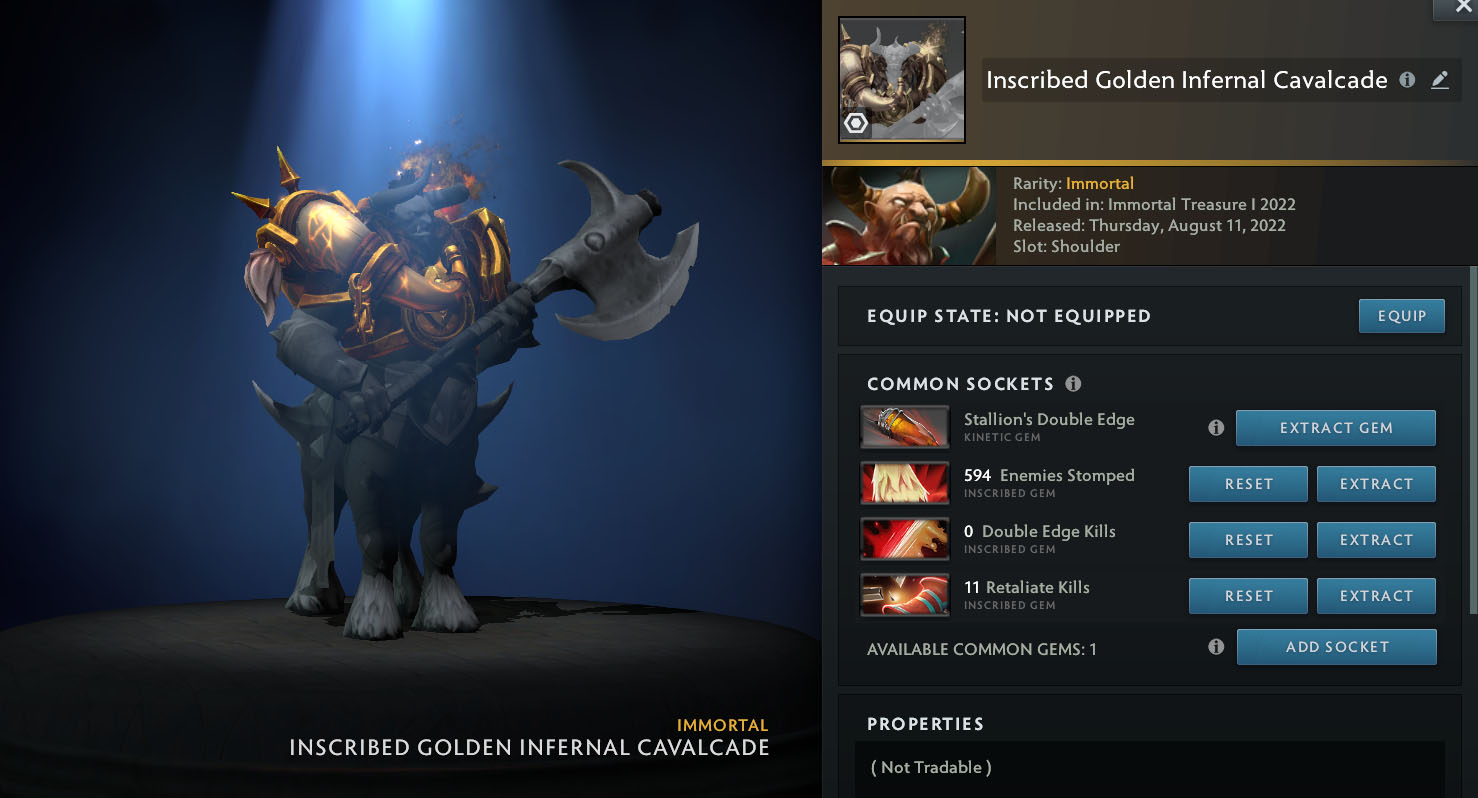Select the Stallion's Double Edge gem icon
This screenshot has width=1478, height=798.
[x=904, y=427]
